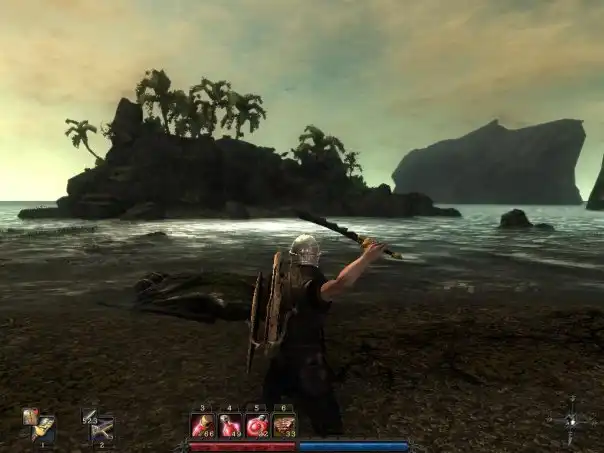
Task: Click the compass star indicator
Action: point(571,416)
